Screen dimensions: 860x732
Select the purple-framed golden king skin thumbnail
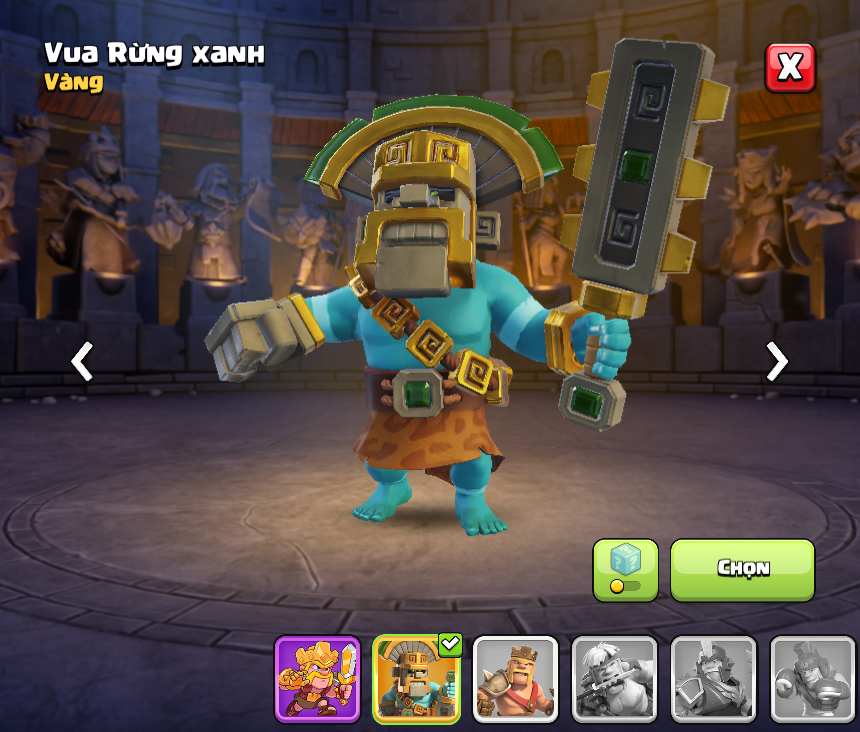click(317, 679)
